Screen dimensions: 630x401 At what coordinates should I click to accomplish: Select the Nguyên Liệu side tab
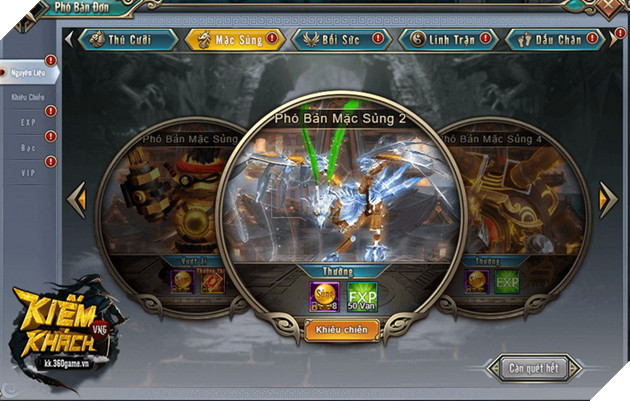click(x=27, y=73)
